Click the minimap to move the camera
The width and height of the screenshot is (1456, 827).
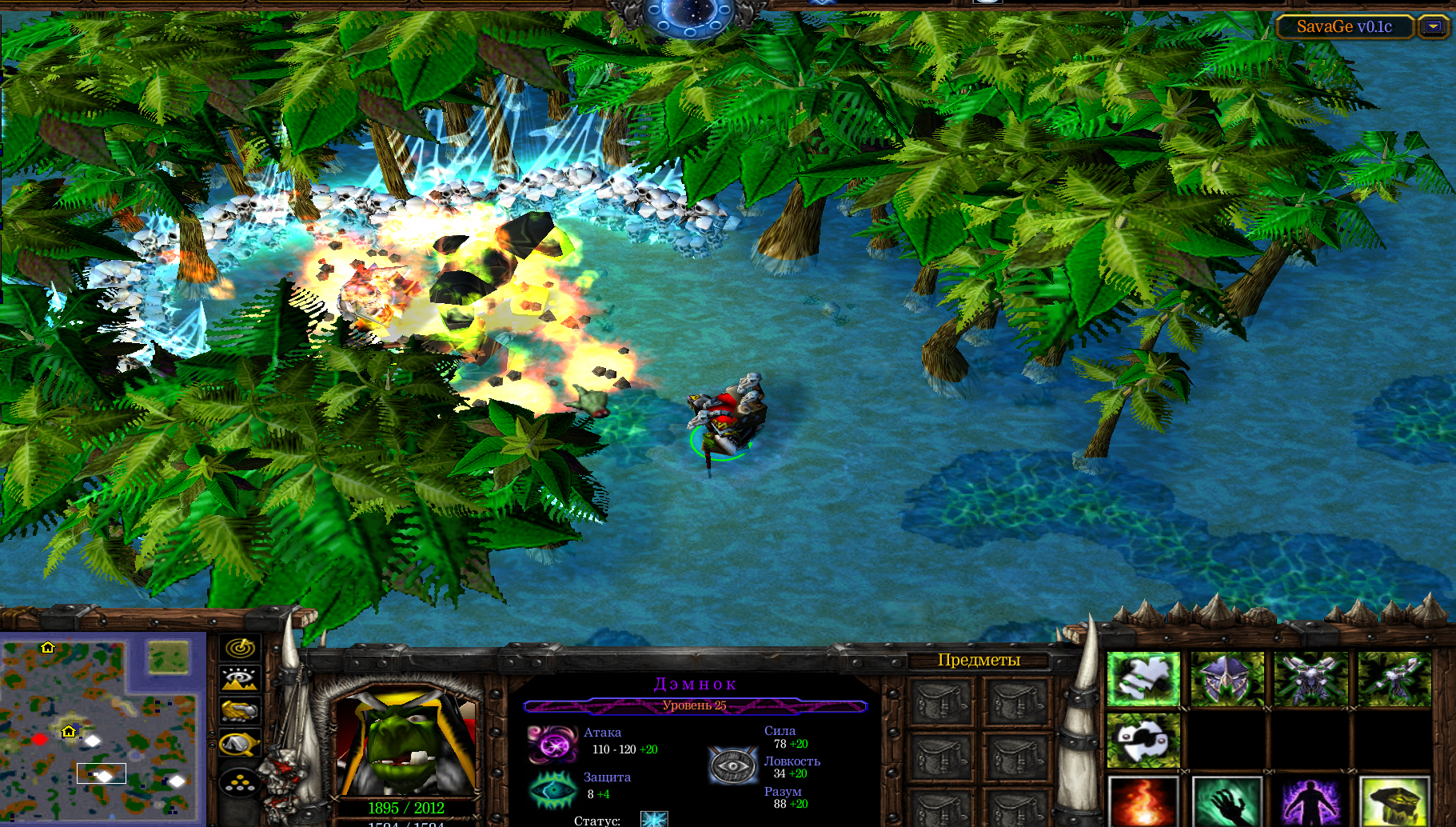tap(100, 728)
